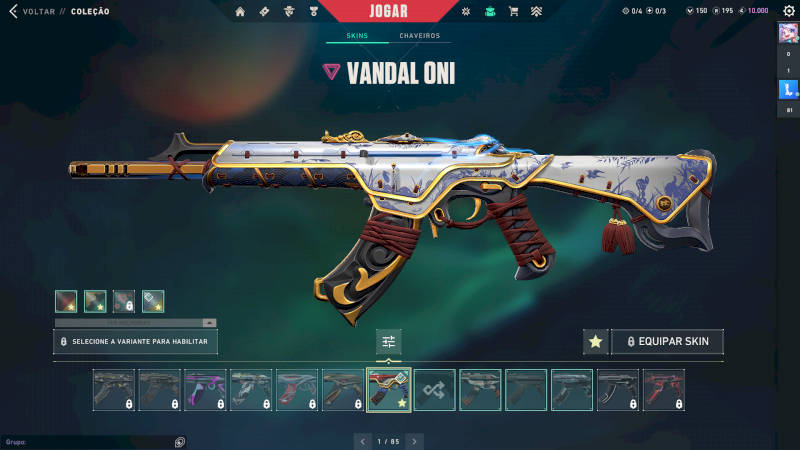The width and height of the screenshot is (800, 450).
Task: Open the home icon in top navigation
Action: coord(240,12)
